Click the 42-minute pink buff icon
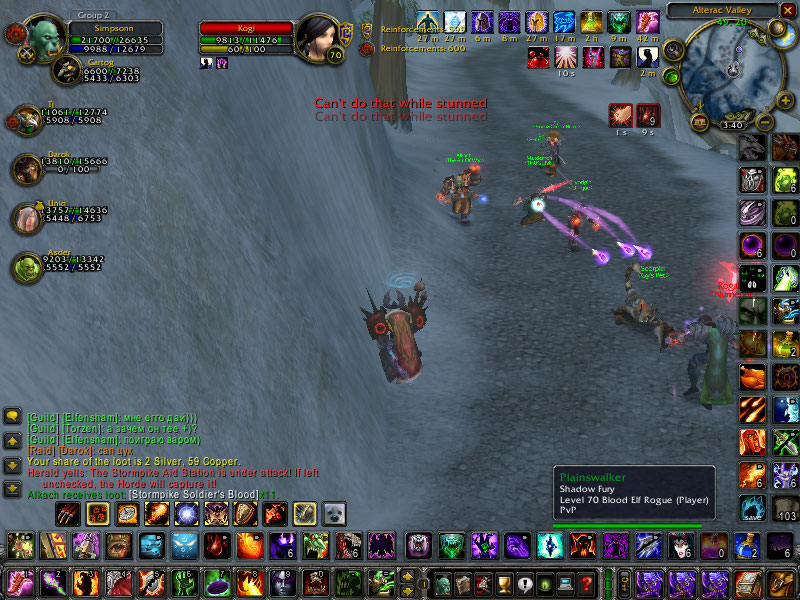800x600 pixels. (x=647, y=21)
